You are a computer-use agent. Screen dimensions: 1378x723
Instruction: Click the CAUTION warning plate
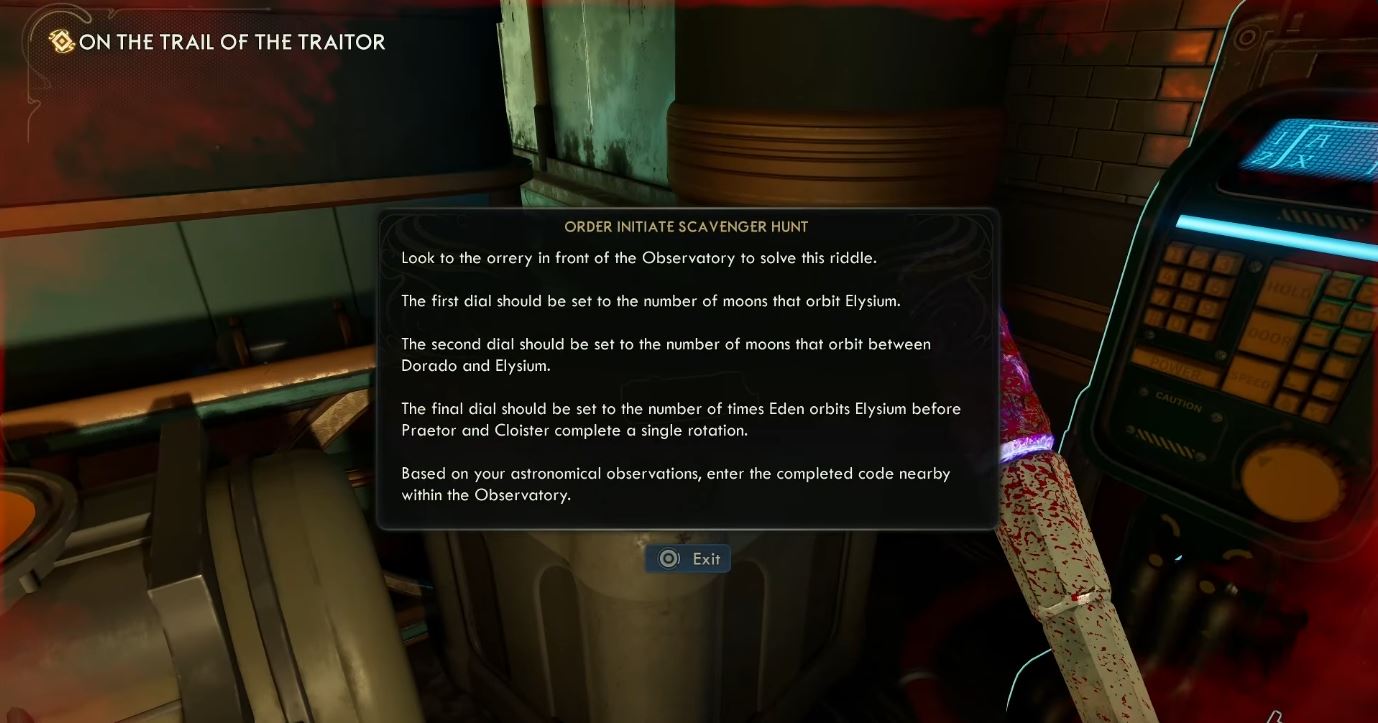coord(1177,400)
